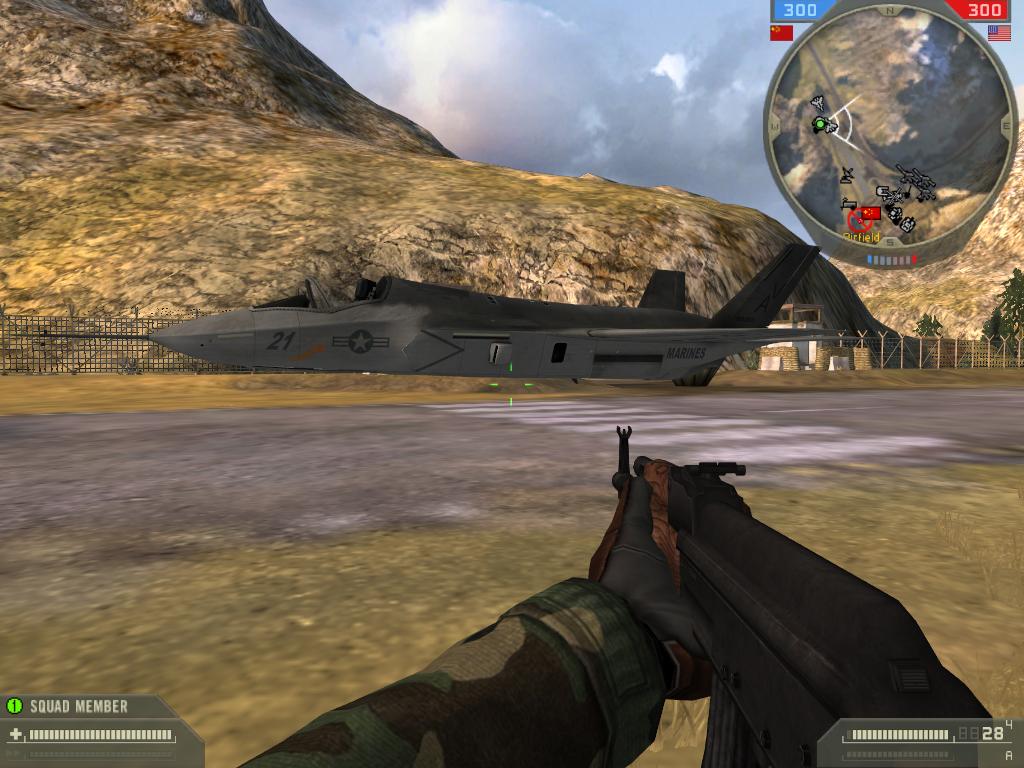This screenshot has height=768, width=1024.
Task: Click the US team flag icon
Action: click(x=998, y=32)
